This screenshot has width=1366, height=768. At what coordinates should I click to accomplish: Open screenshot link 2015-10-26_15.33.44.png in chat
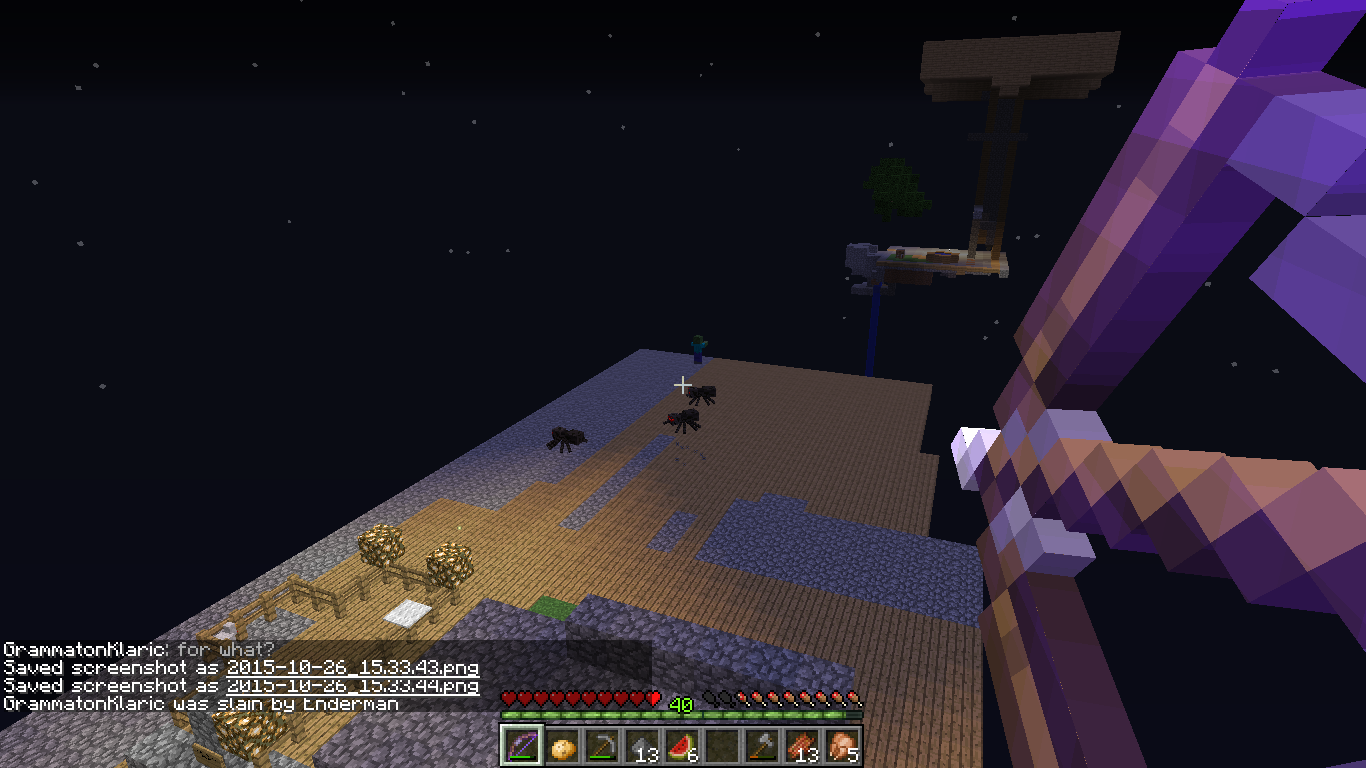click(x=352, y=686)
